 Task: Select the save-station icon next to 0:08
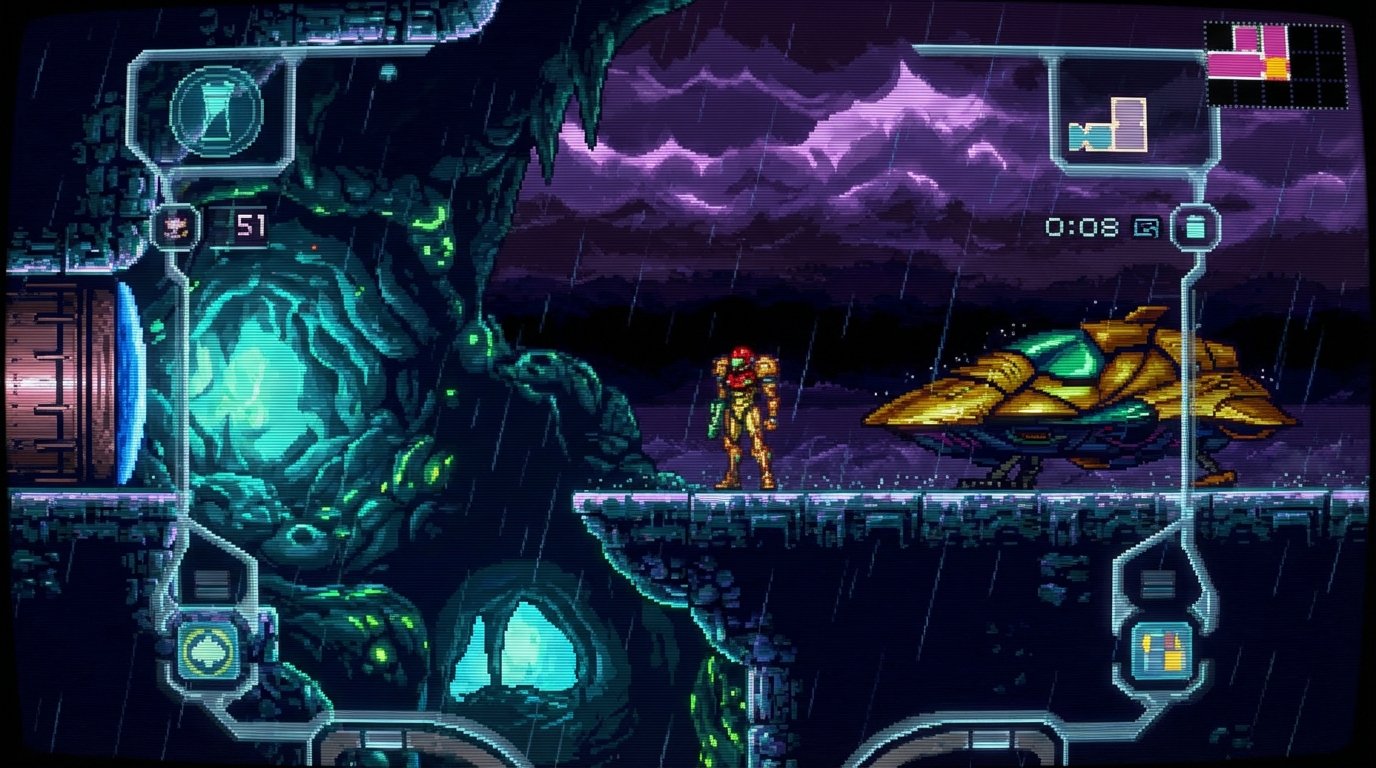tap(1146, 227)
